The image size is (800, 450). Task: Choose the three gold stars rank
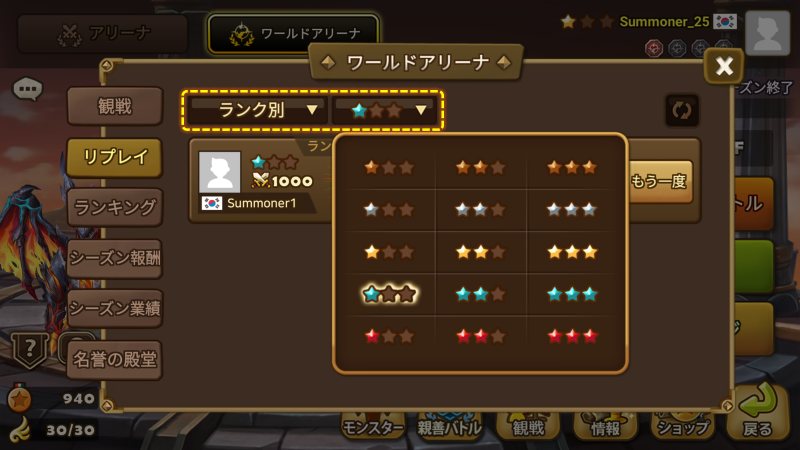coord(572,251)
